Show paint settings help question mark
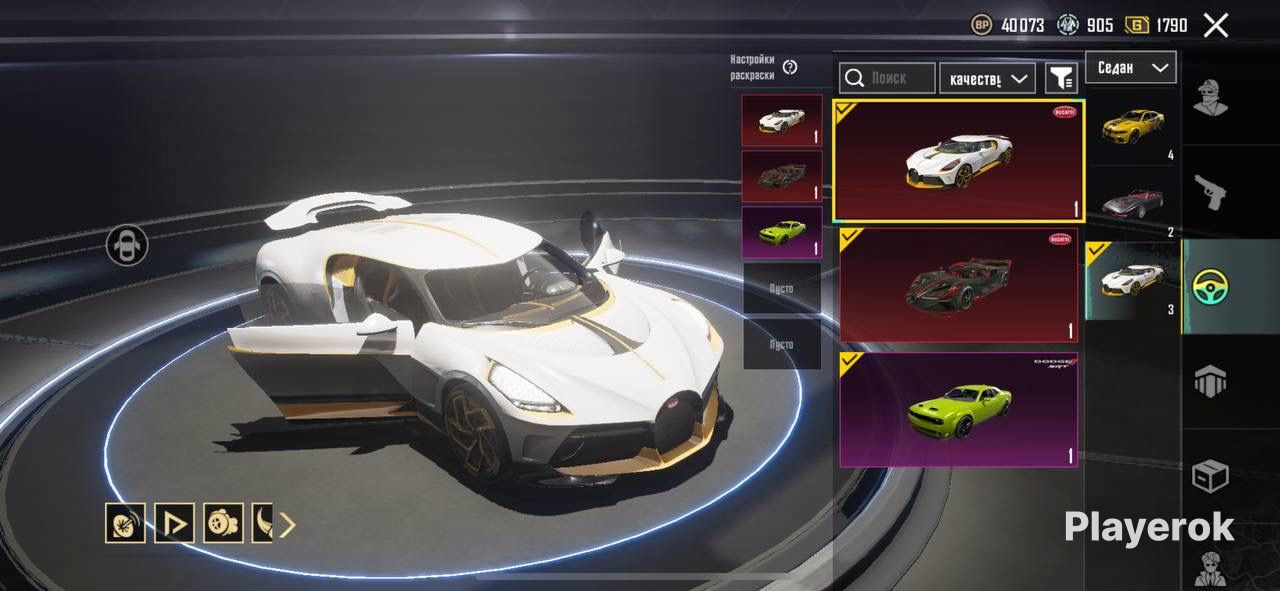The height and width of the screenshot is (591, 1280). [x=790, y=67]
